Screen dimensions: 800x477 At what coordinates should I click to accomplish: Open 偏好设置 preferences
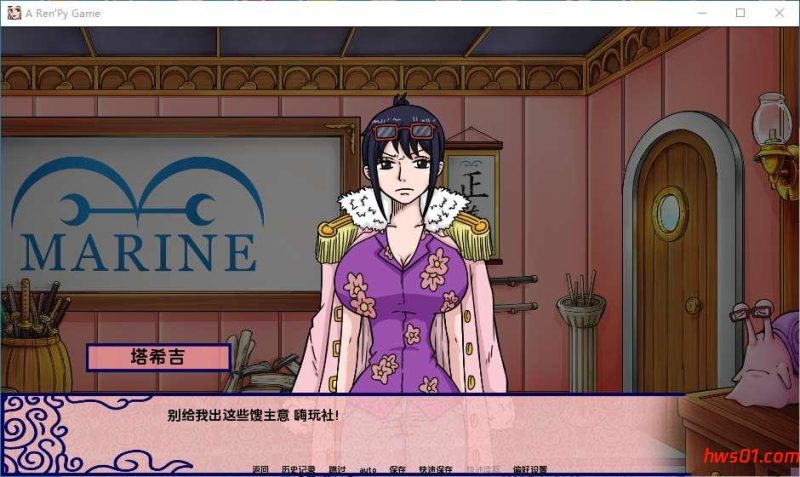coord(530,469)
